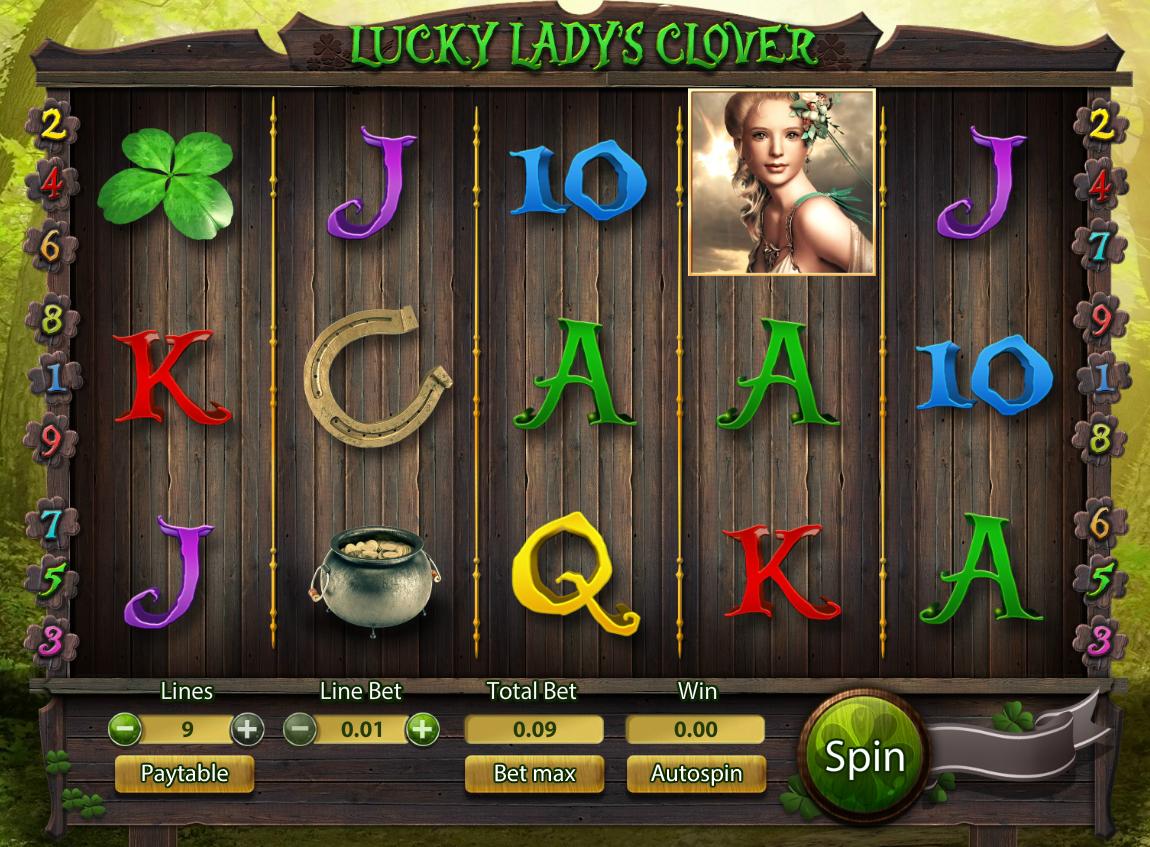Lower the Line Bet amount
The width and height of the screenshot is (1150, 847).
point(300,729)
